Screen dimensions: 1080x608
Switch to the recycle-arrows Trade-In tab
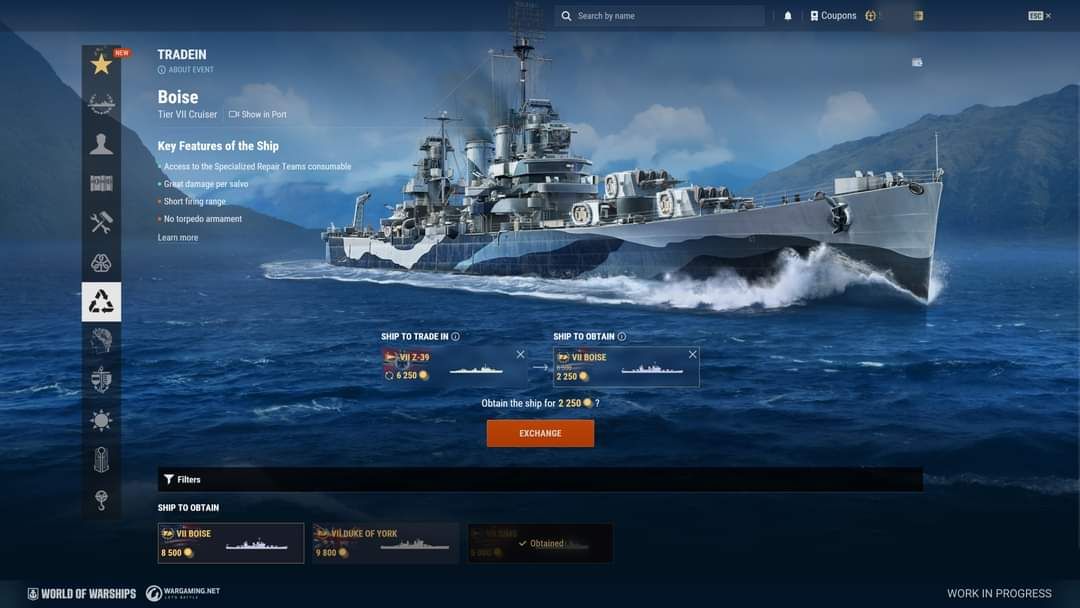click(x=101, y=302)
